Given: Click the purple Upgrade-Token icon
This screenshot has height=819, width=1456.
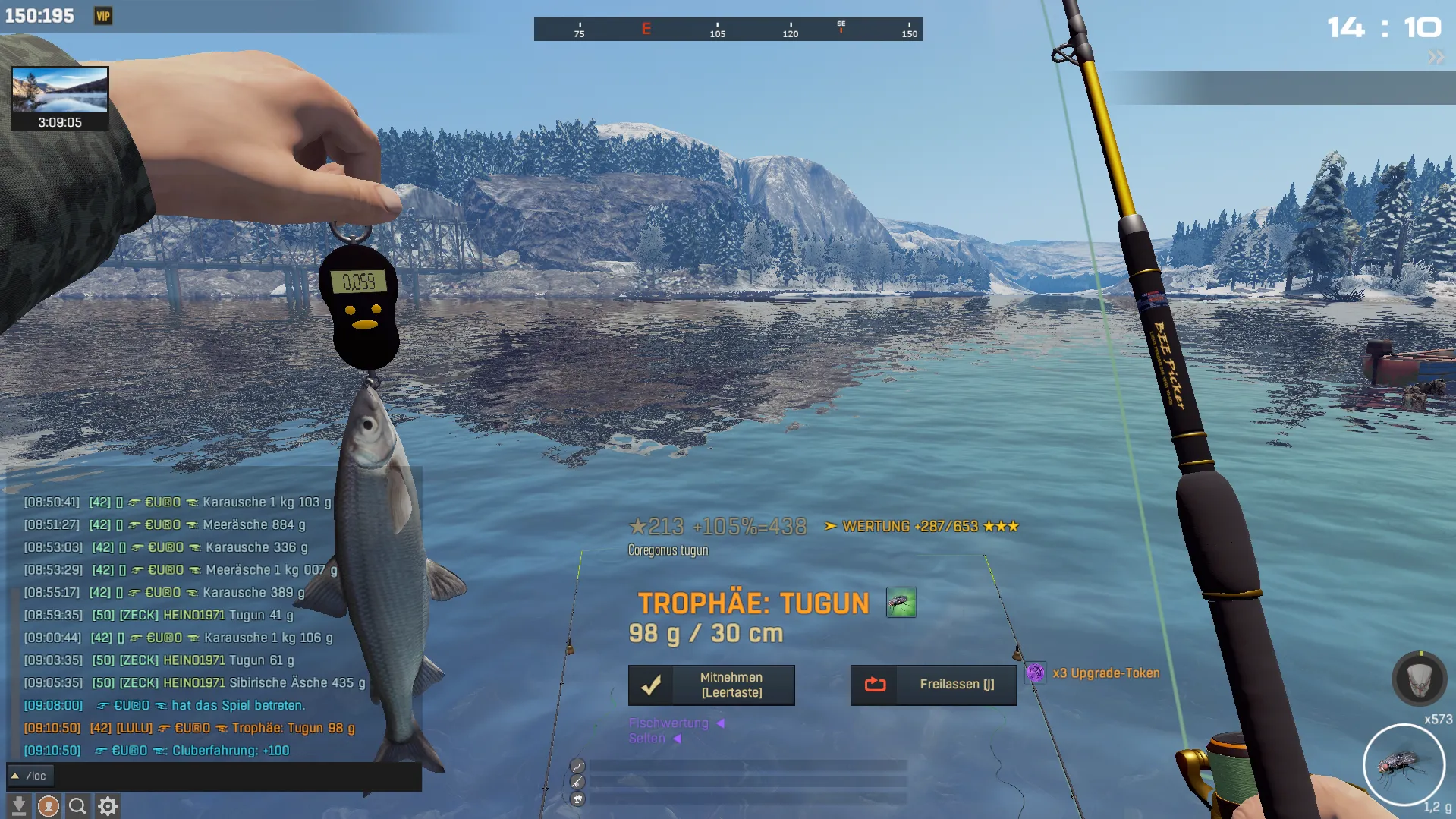Looking at the screenshot, I should point(1035,673).
